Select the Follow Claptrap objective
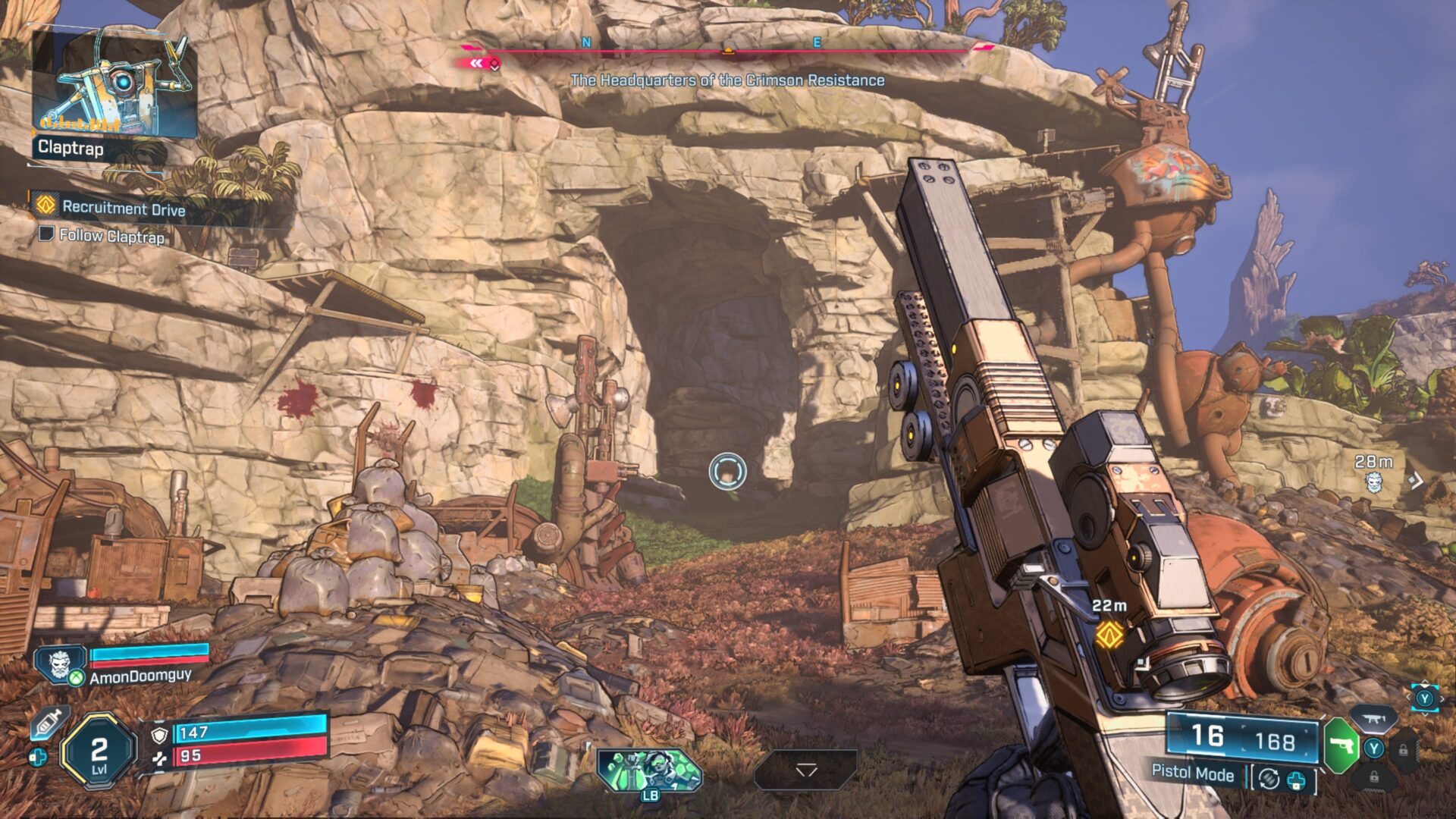The image size is (1456, 819). pos(111,237)
